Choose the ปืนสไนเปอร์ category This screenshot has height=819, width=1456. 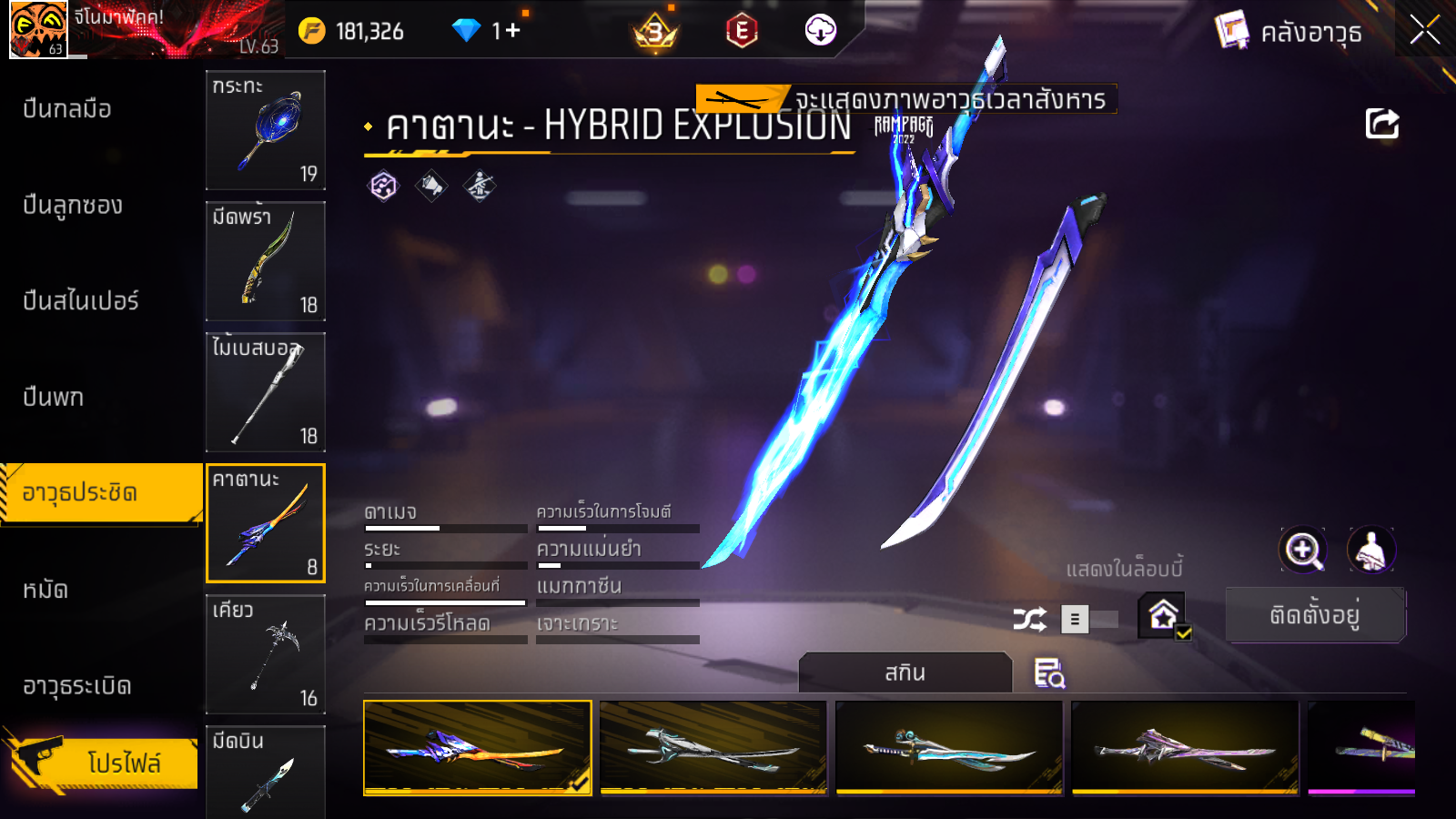pyautogui.click(x=80, y=301)
